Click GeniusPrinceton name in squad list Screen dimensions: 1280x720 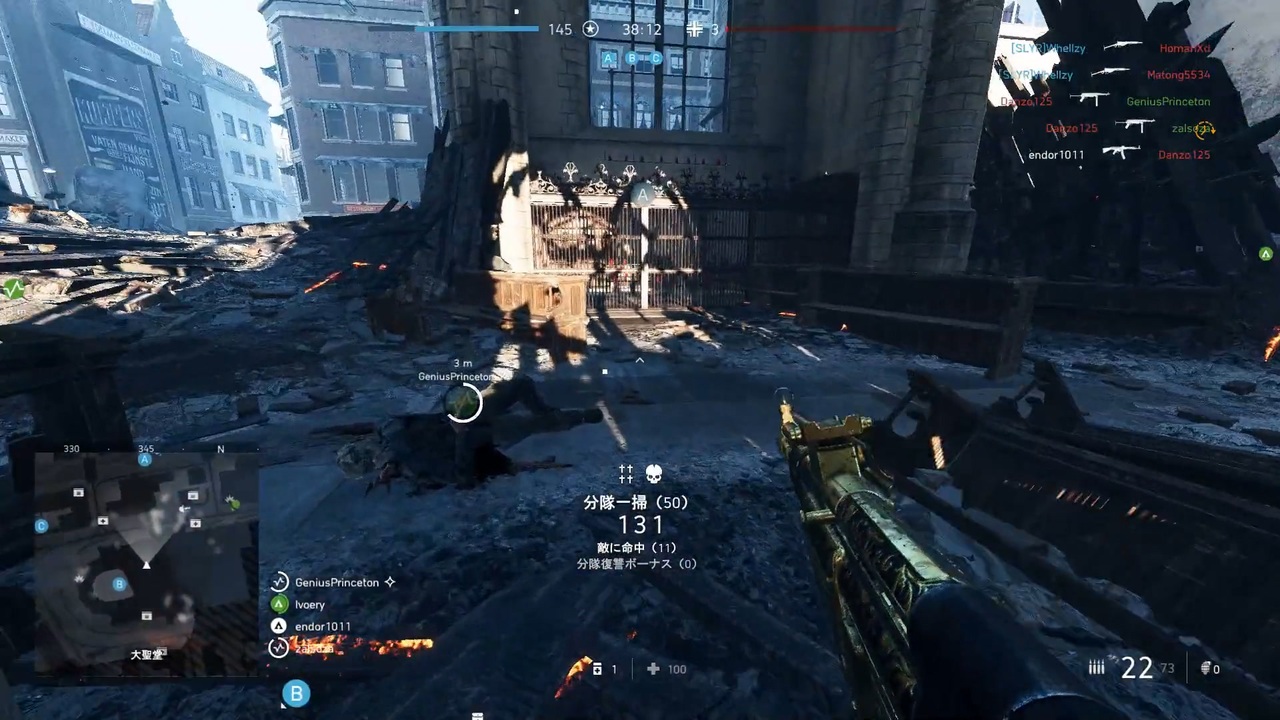pyautogui.click(x=337, y=582)
